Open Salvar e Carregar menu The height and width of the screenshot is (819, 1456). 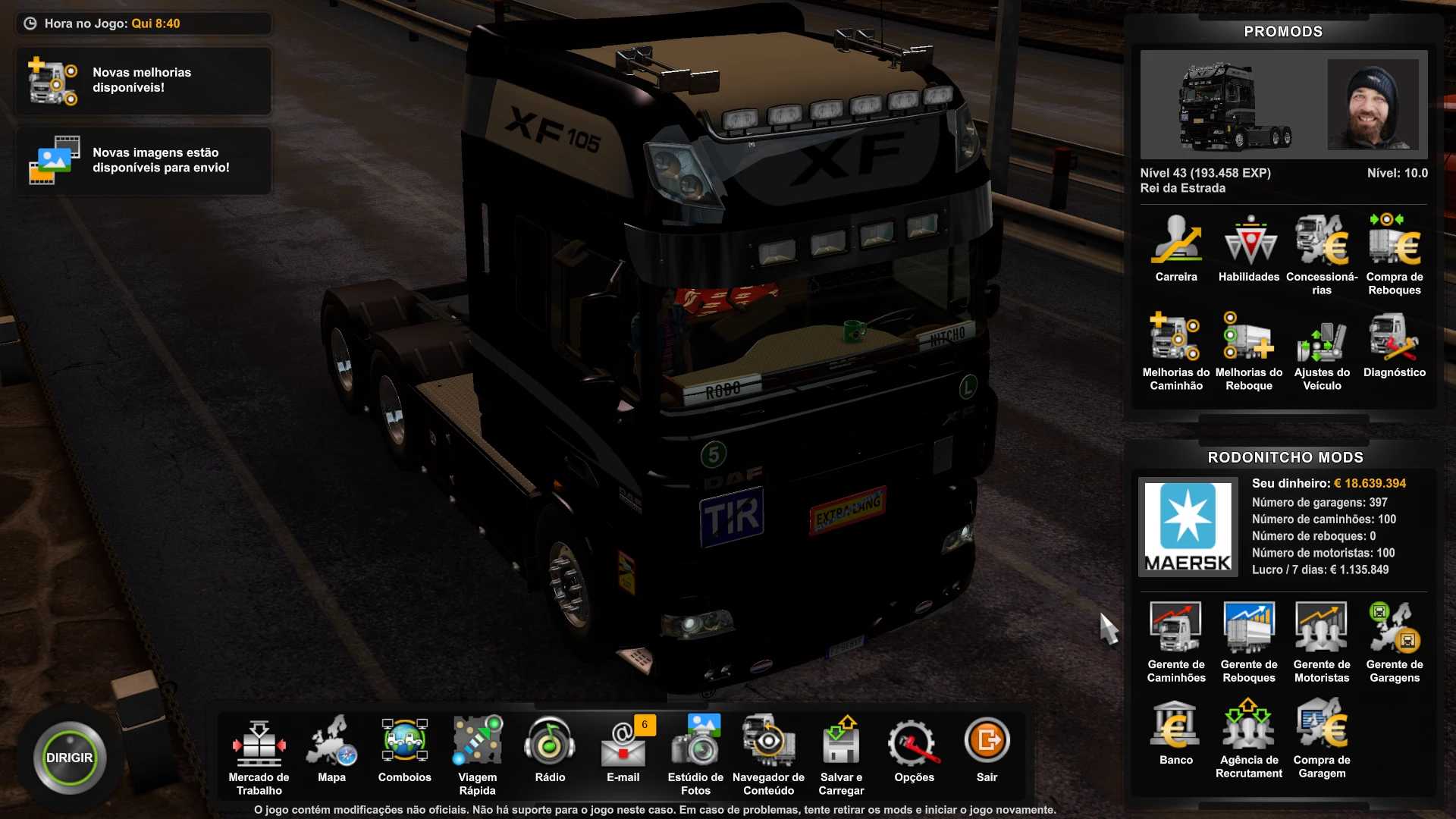(x=841, y=753)
